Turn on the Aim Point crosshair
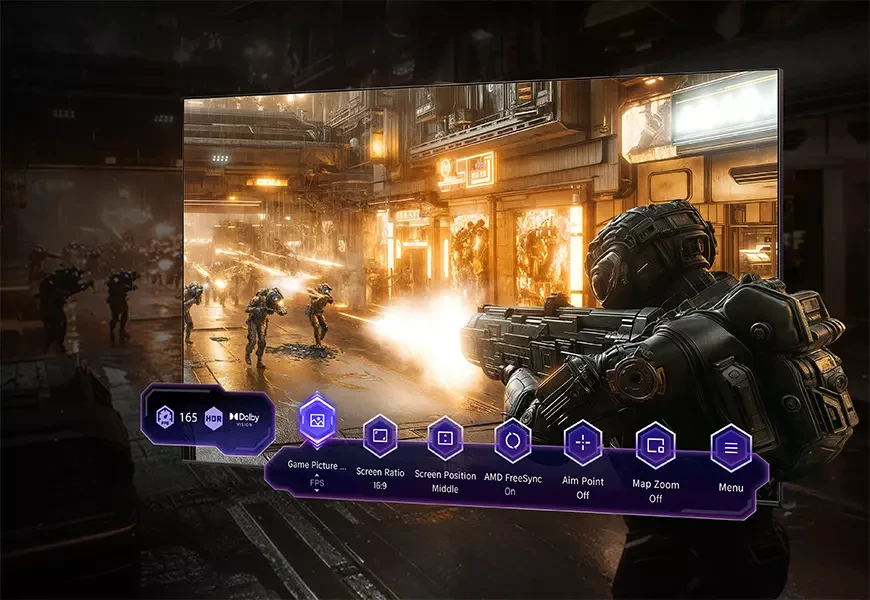This screenshot has height=600, width=870. tap(582, 443)
